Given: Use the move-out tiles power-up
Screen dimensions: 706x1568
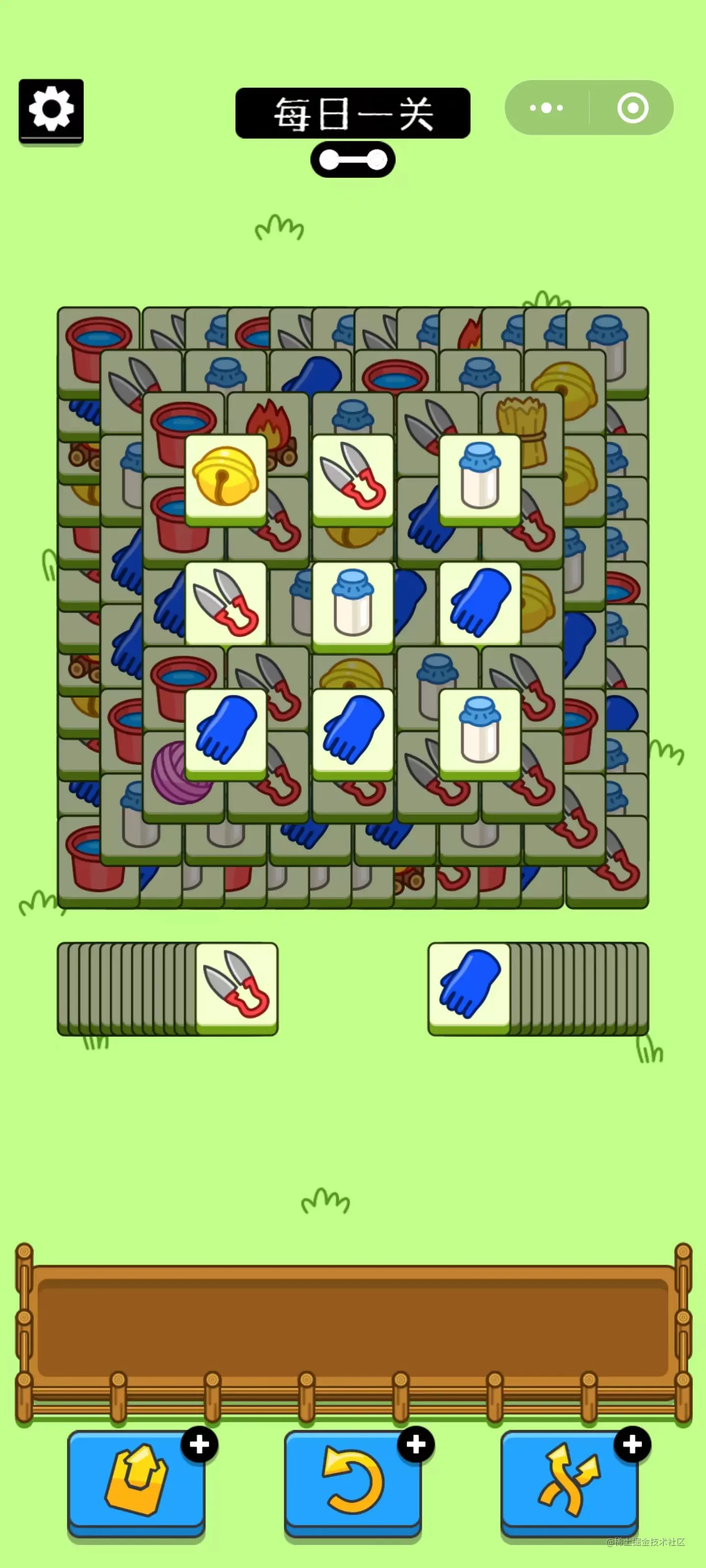Looking at the screenshot, I should click(x=136, y=1480).
